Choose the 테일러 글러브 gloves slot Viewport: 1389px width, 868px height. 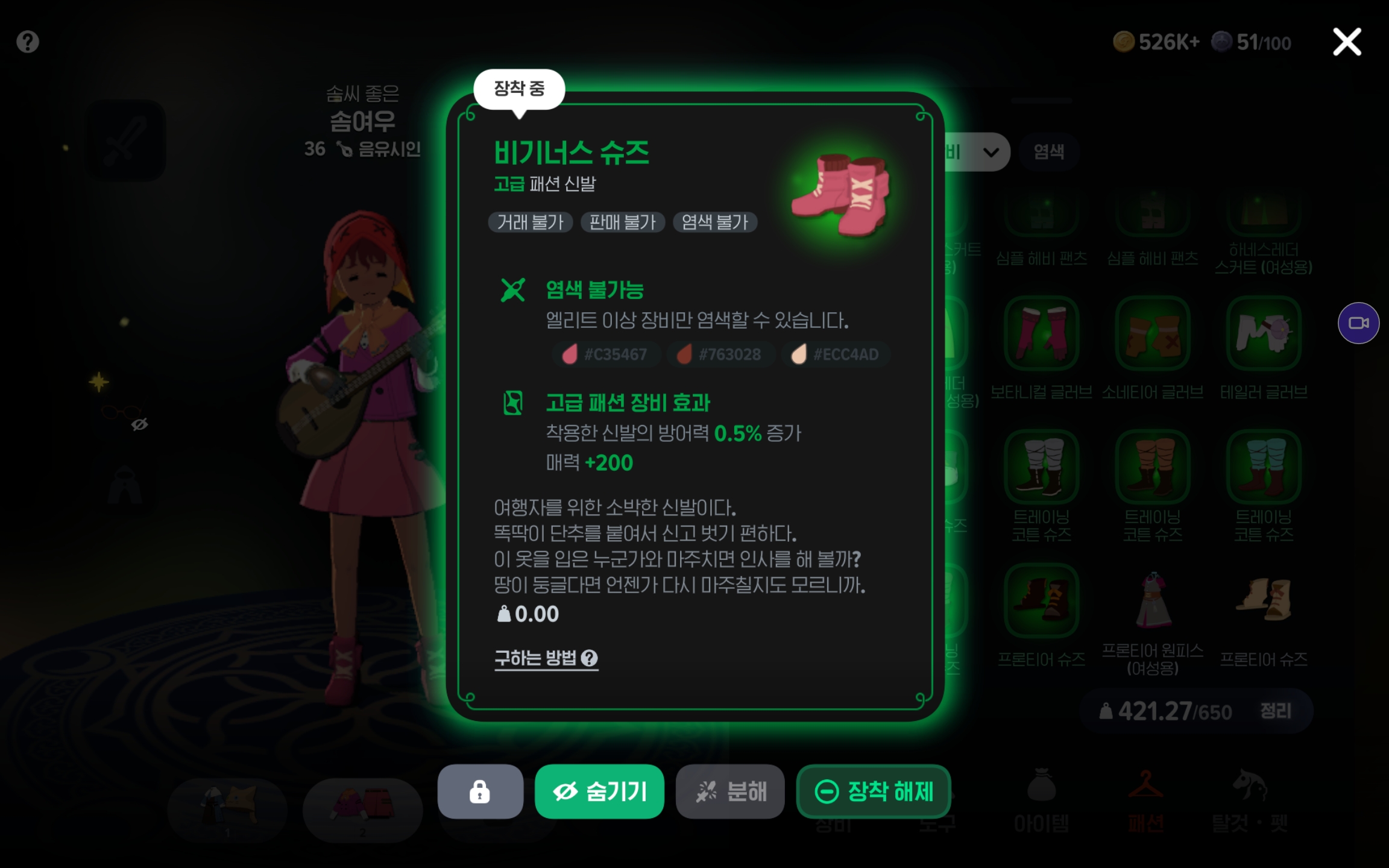(1264, 333)
